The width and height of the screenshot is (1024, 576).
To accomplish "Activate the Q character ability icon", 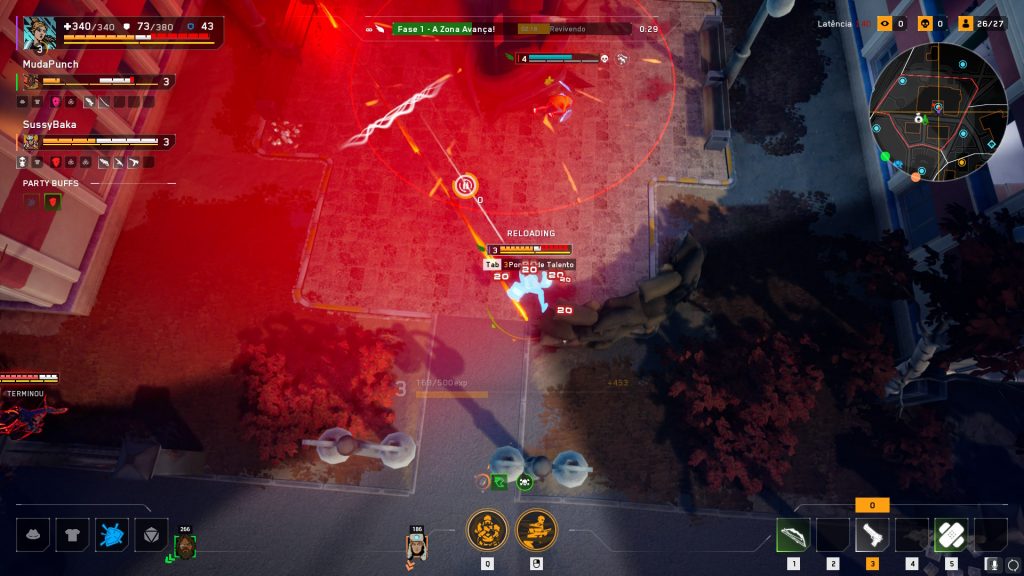I will pyautogui.click(x=487, y=529).
